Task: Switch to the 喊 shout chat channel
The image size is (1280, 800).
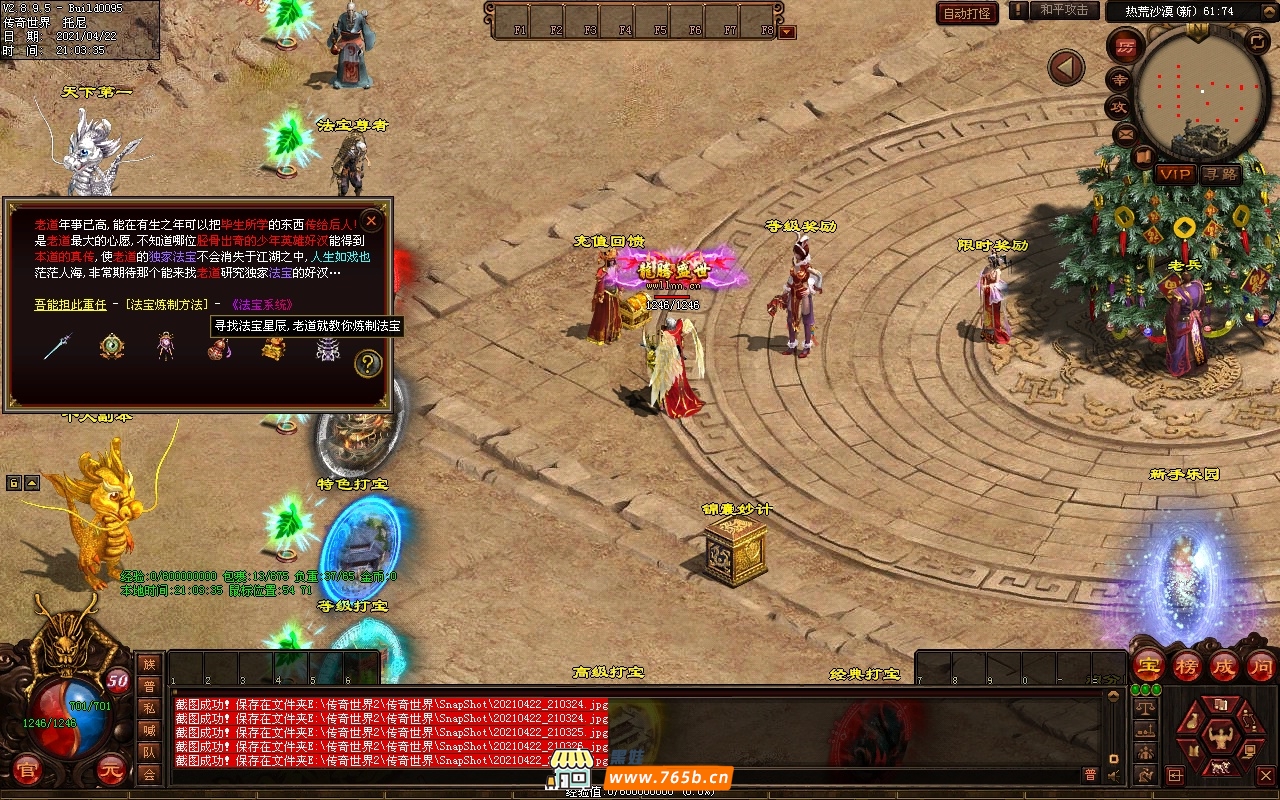Action: pos(149,730)
